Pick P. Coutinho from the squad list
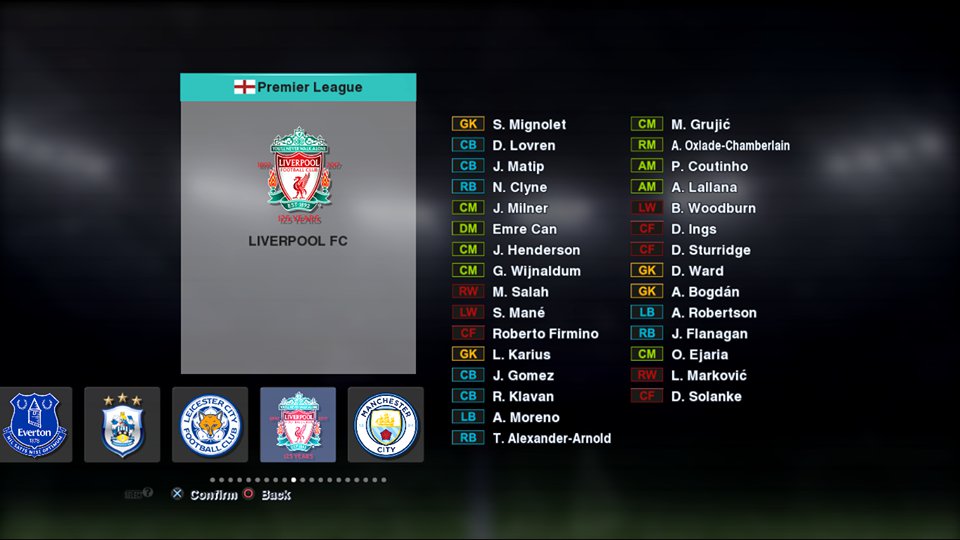The height and width of the screenshot is (540, 960). click(709, 167)
